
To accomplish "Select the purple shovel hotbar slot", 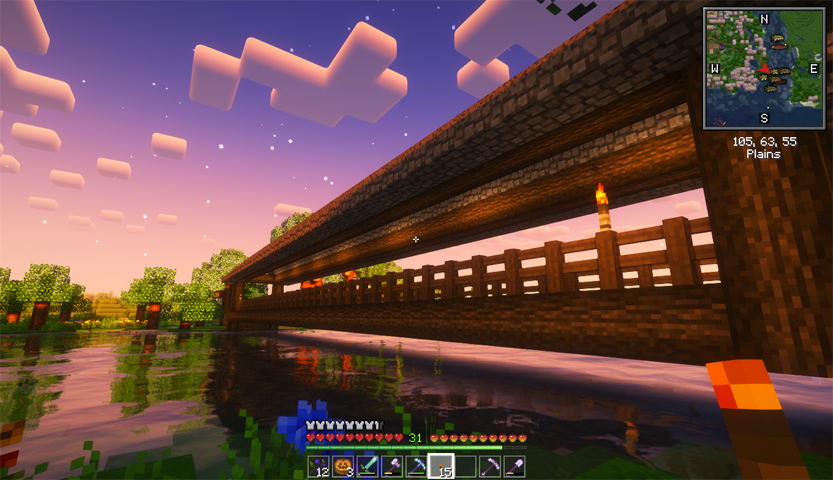I will click(x=513, y=467).
